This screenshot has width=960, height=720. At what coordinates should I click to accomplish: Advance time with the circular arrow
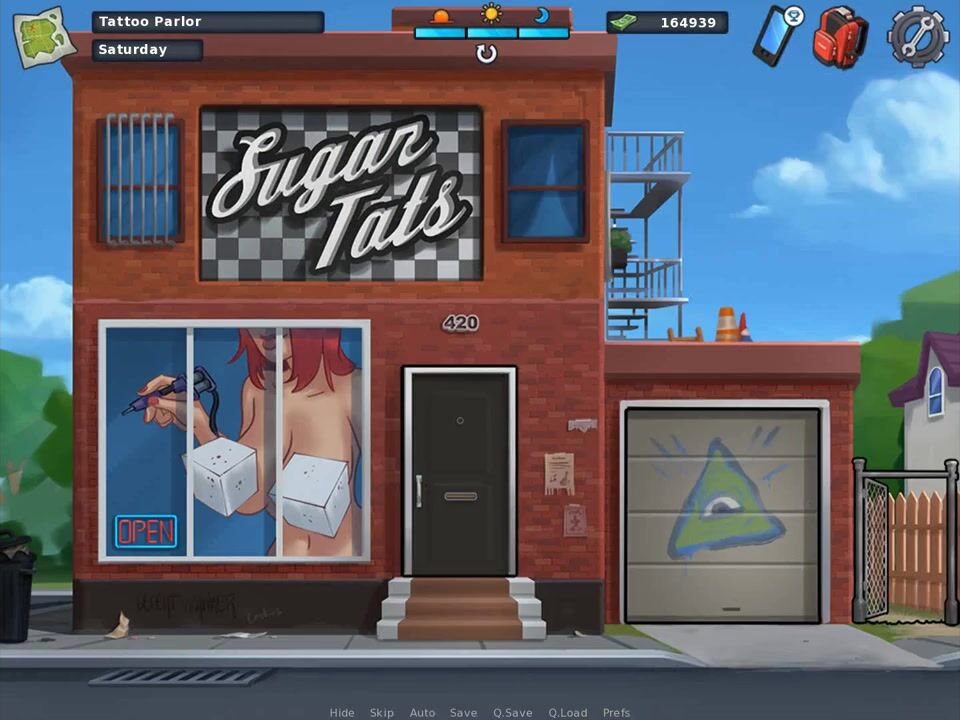(x=486, y=54)
